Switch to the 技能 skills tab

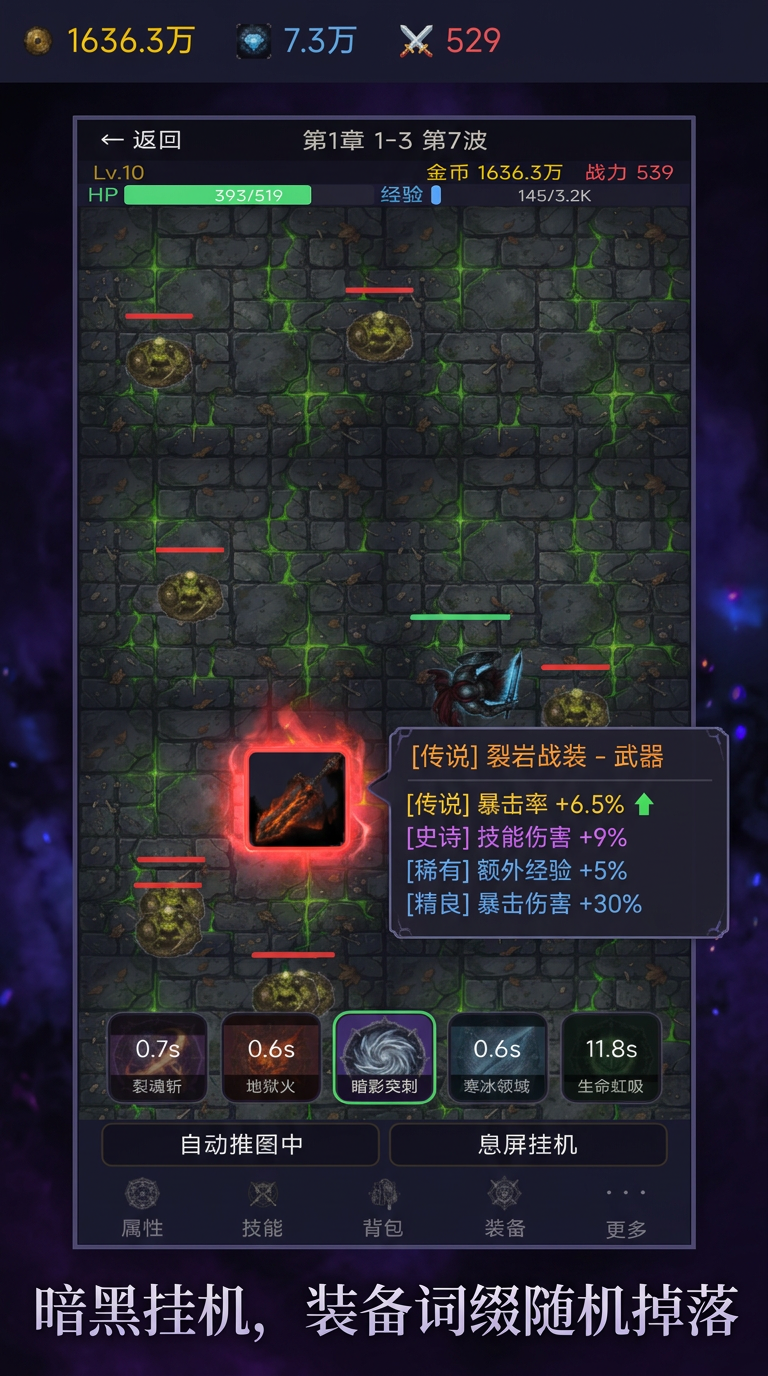(x=262, y=1210)
